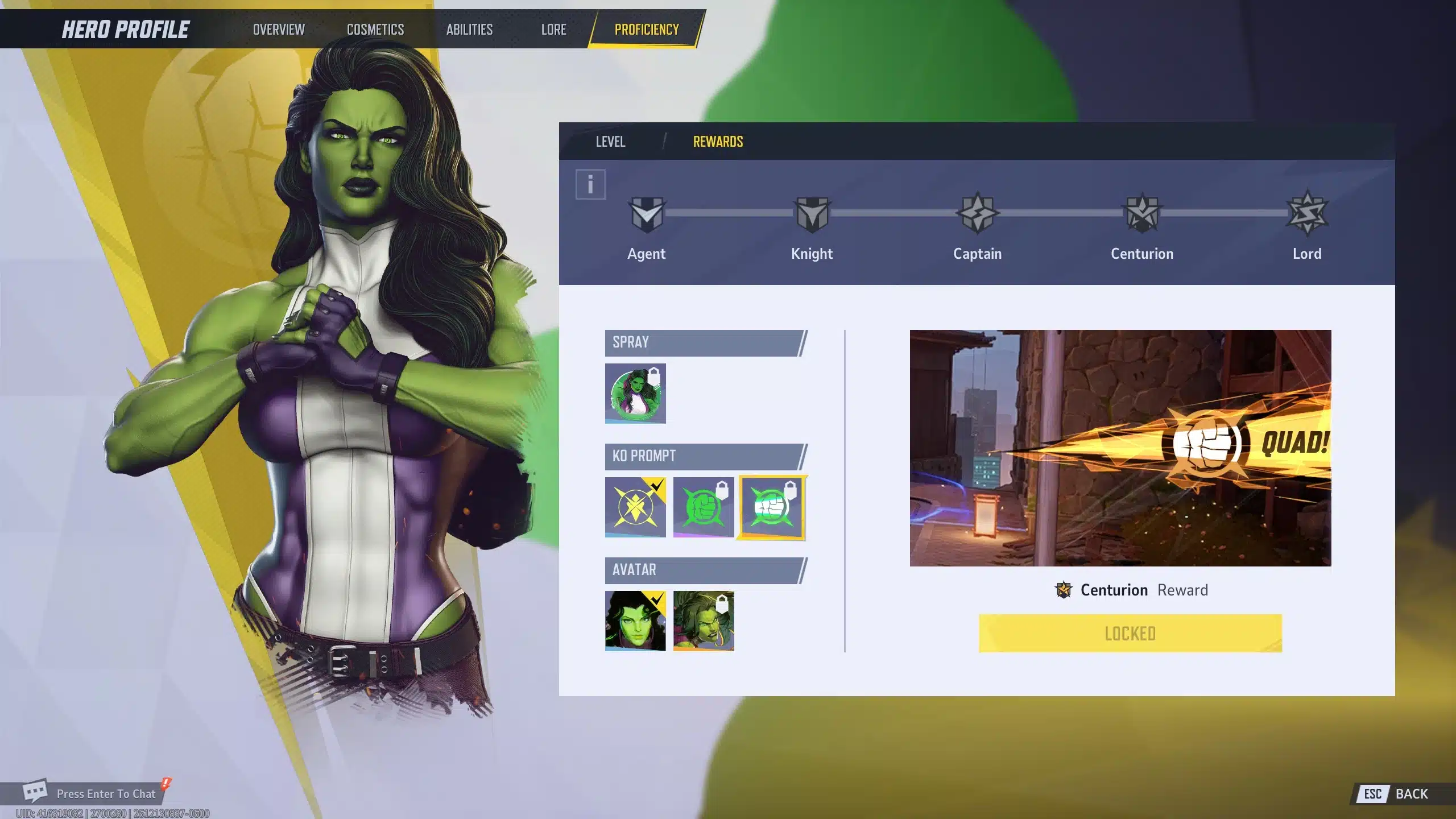Switch to the Overview tab
This screenshot has width=1456, height=819.
pyautogui.click(x=279, y=30)
